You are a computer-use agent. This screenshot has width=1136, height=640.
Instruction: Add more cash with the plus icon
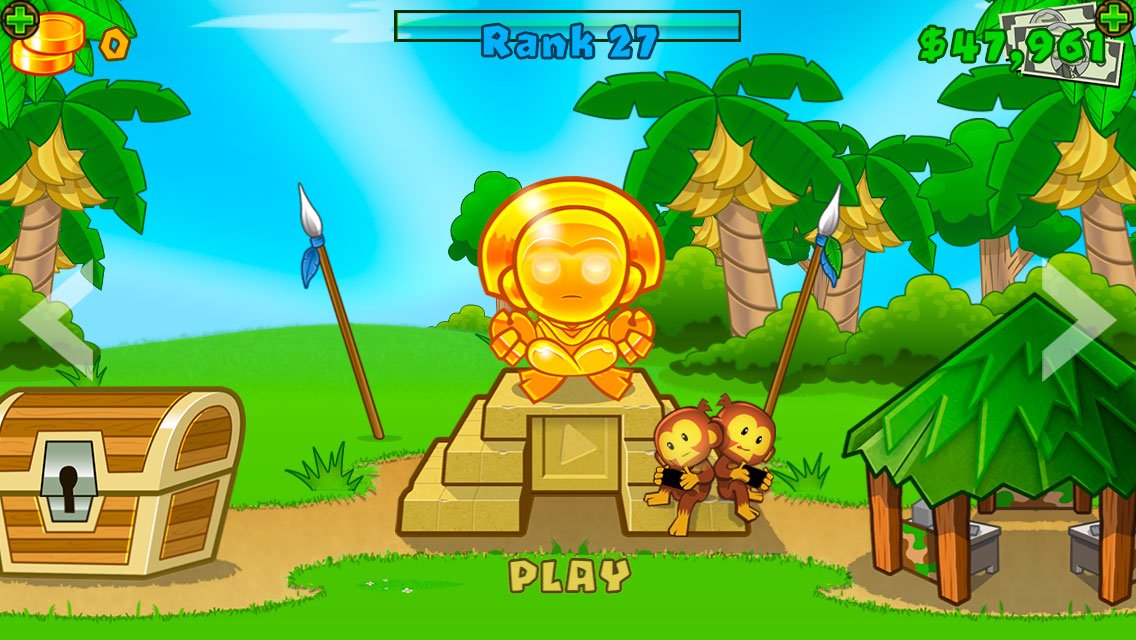tap(1114, 17)
